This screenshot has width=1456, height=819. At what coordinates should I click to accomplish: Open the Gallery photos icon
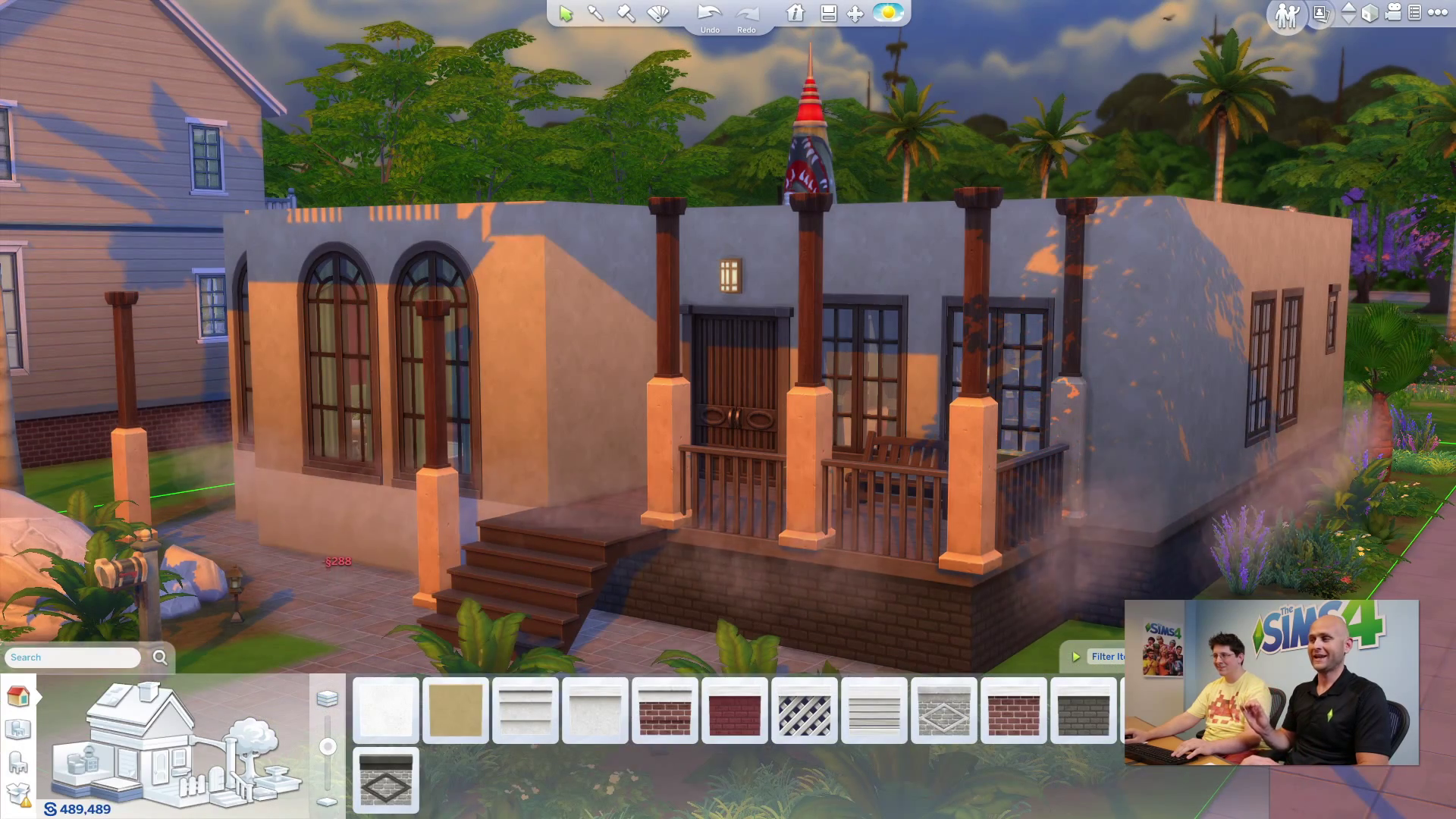coord(1320,14)
